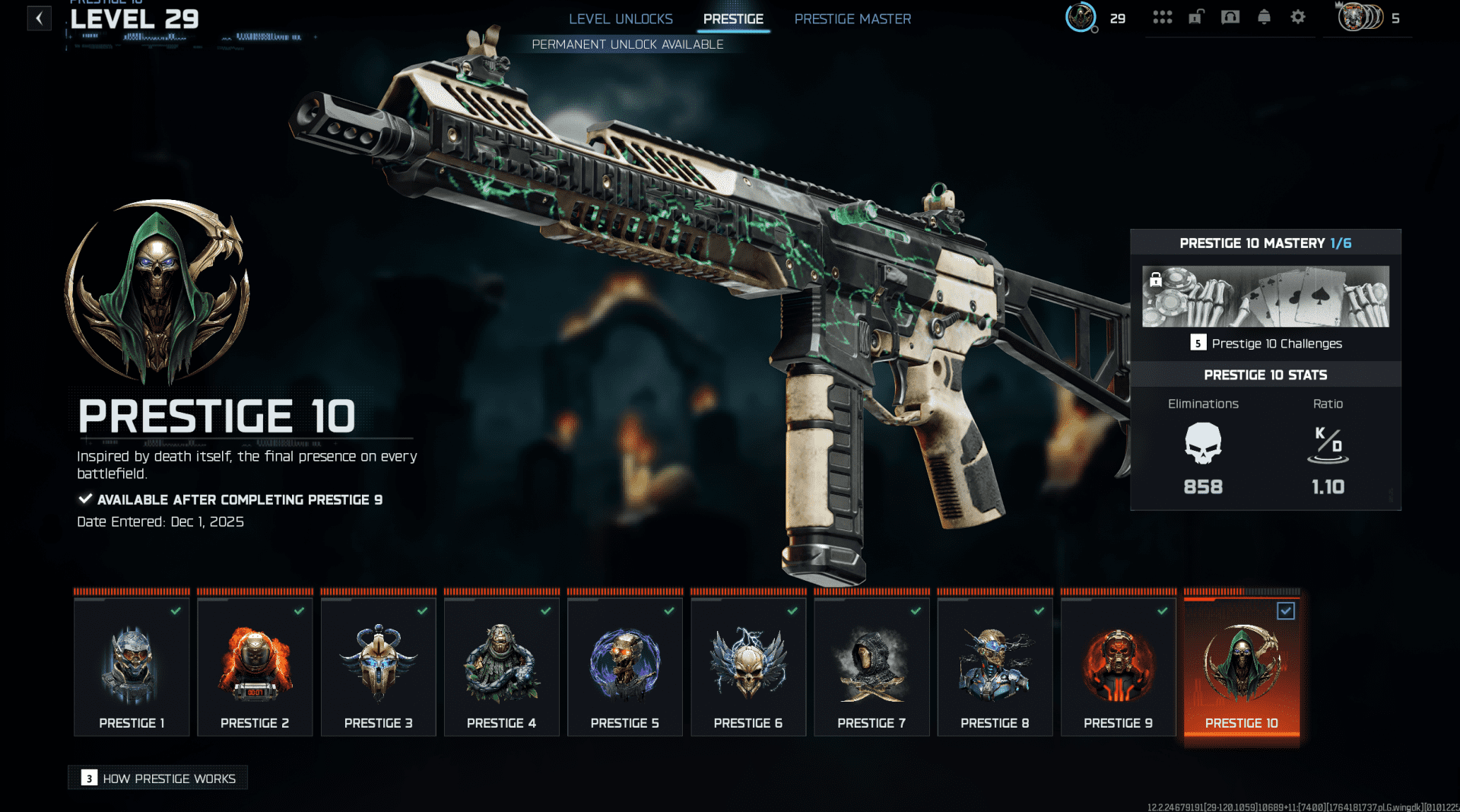This screenshot has width=1460, height=812.
Task: Open the notifications bell
Action: click(x=1264, y=17)
